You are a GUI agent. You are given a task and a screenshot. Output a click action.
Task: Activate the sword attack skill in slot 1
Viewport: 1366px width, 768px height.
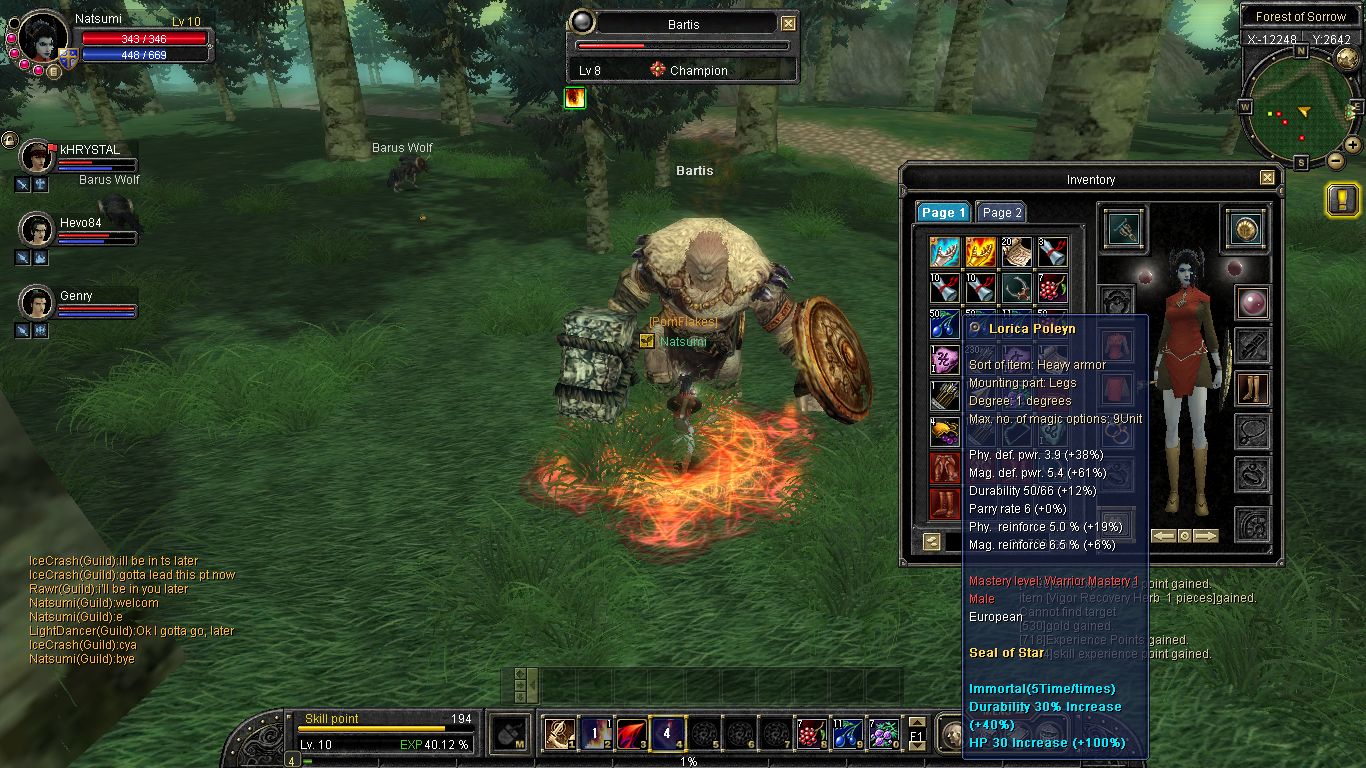tap(558, 734)
